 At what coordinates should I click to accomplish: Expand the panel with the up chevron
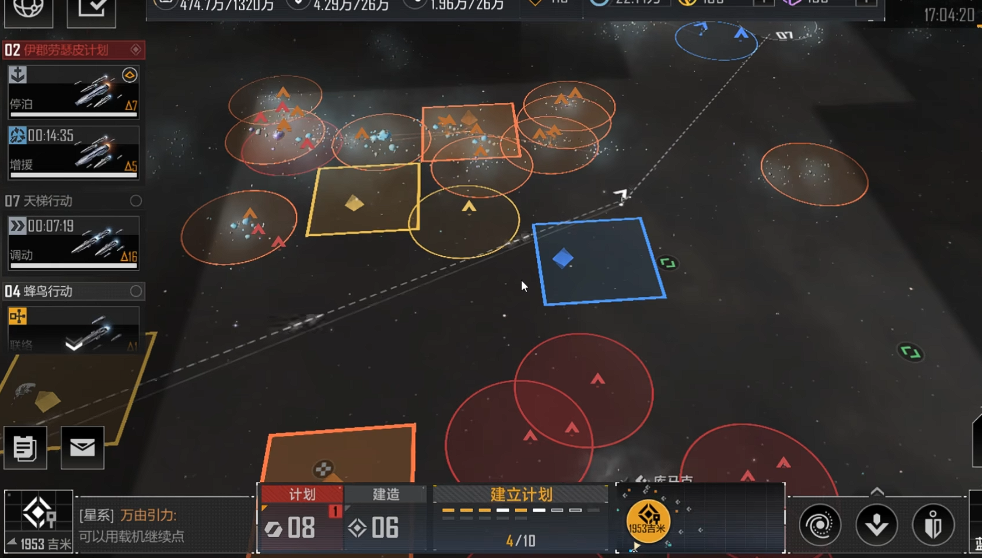point(877,492)
